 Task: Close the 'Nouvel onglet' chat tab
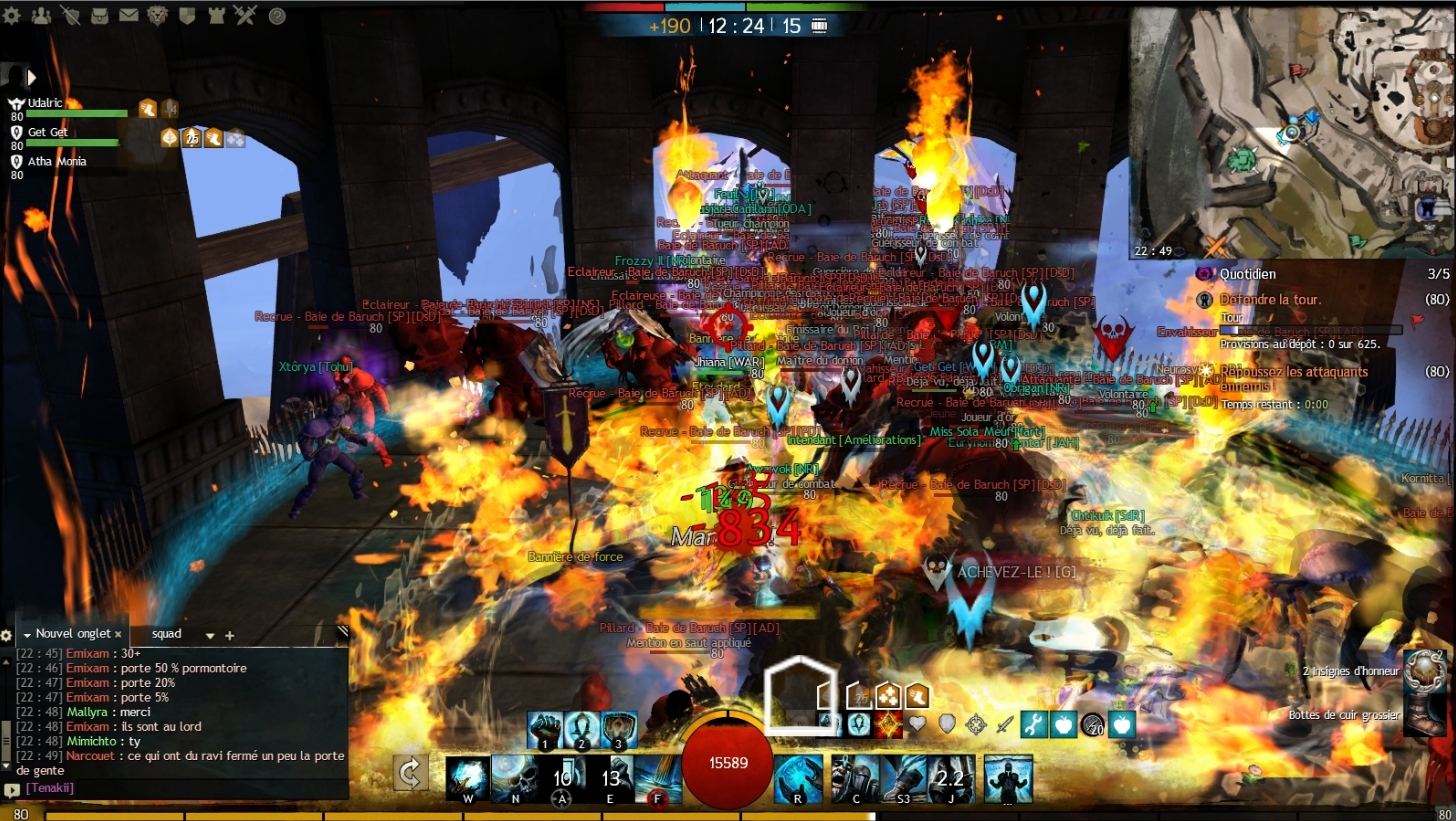pos(118,634)
